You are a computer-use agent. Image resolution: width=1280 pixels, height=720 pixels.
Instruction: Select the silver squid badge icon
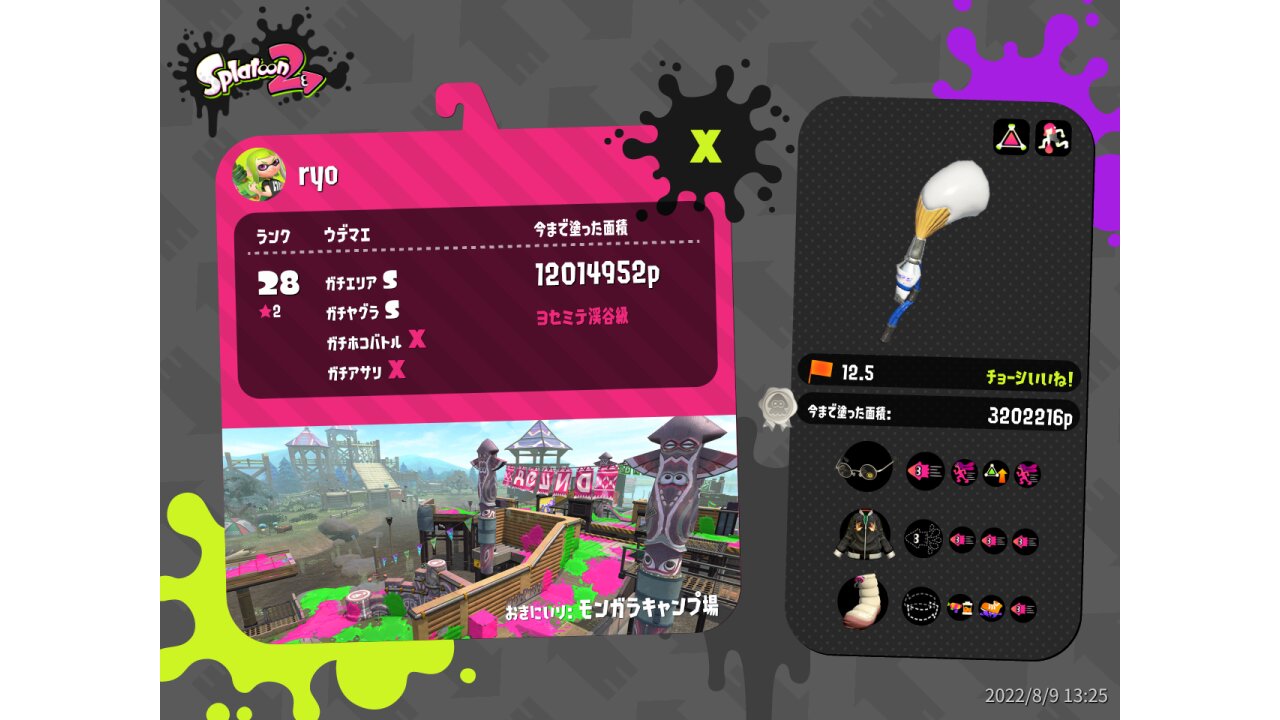pos(776,407)
